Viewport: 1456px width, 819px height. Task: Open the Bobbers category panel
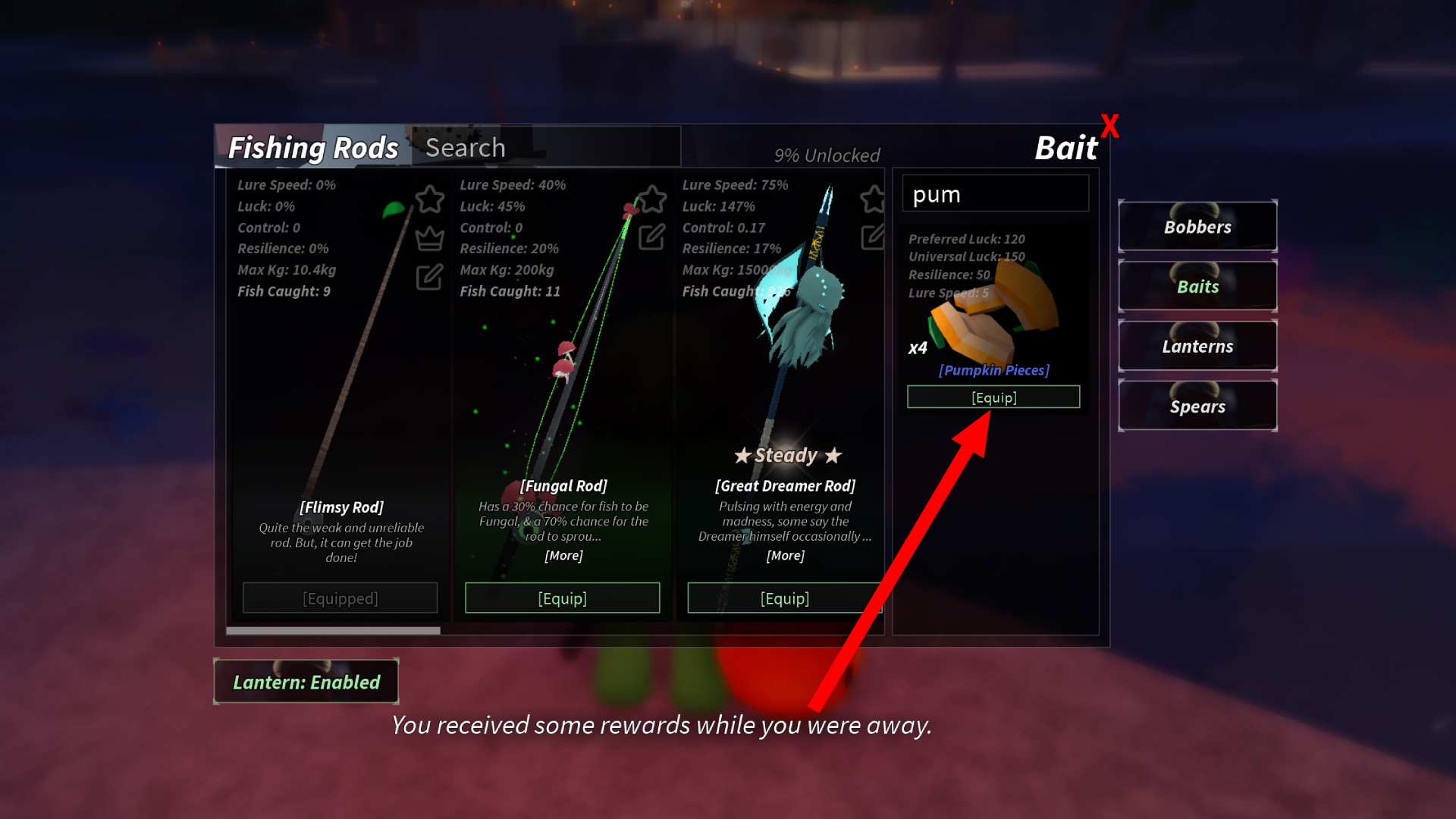[x=1197, y=226]
